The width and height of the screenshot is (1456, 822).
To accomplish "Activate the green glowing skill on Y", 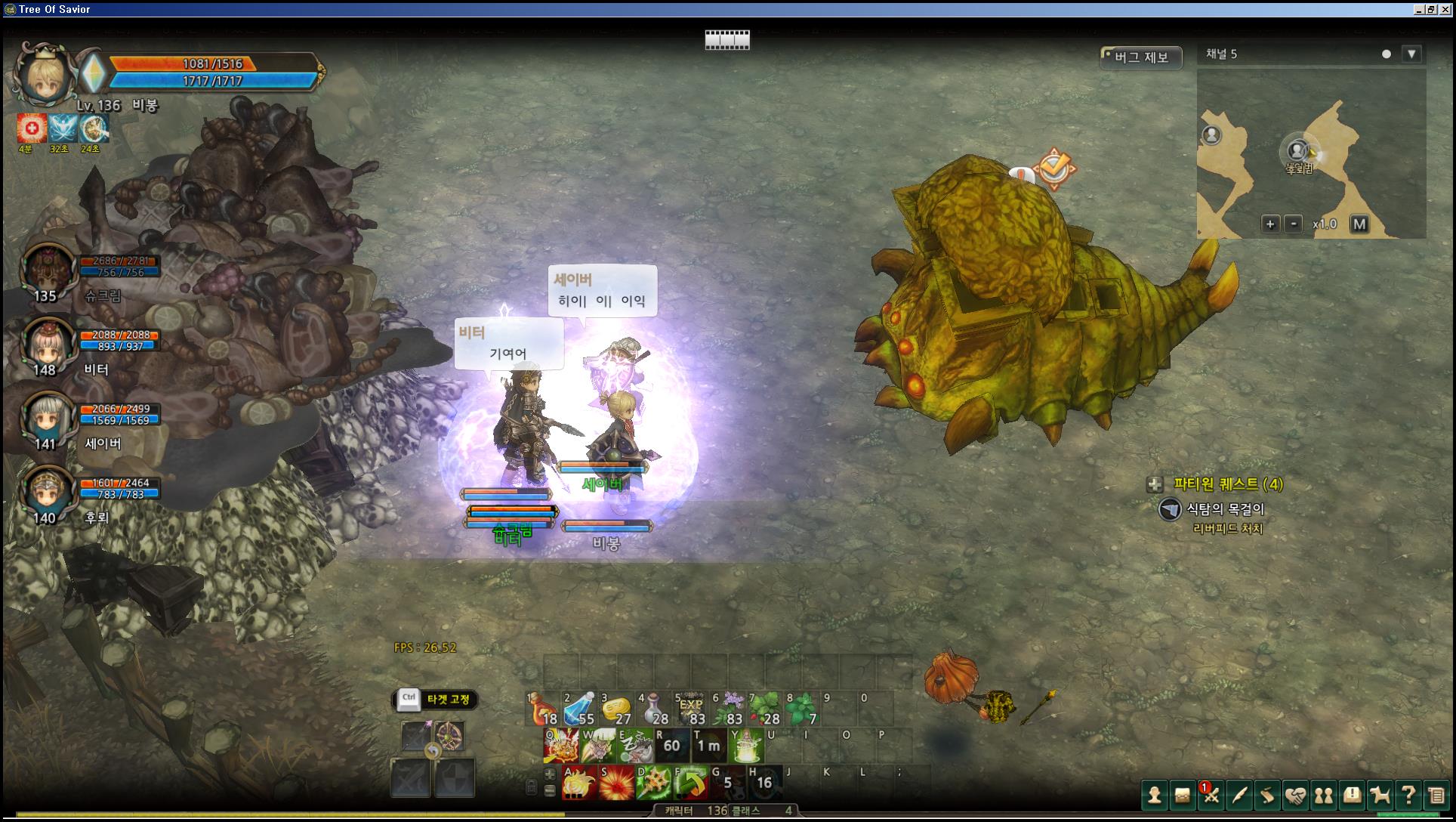I will [x=746, y=746].
